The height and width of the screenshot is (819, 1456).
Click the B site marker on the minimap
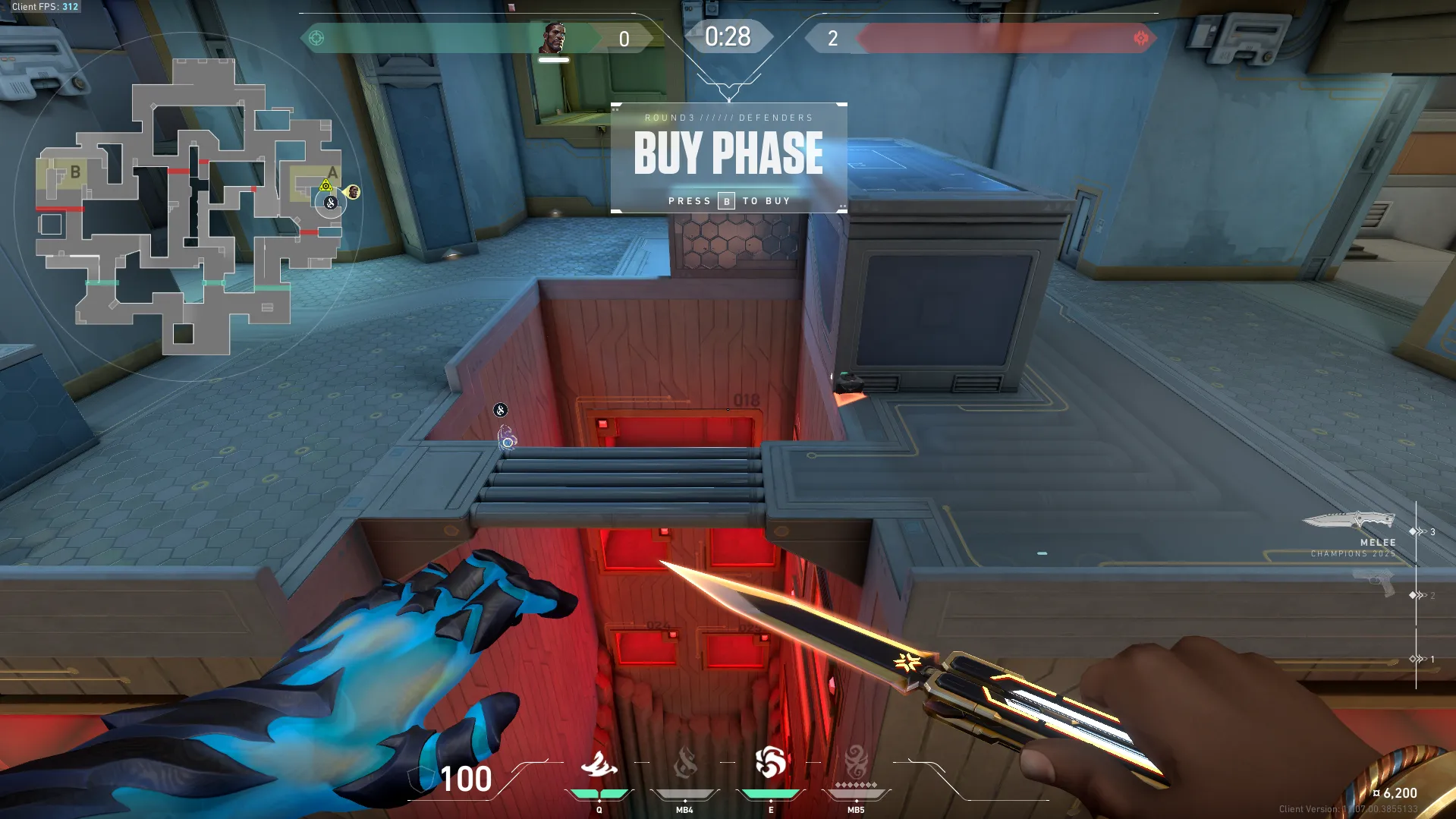(x=75, y=172)
